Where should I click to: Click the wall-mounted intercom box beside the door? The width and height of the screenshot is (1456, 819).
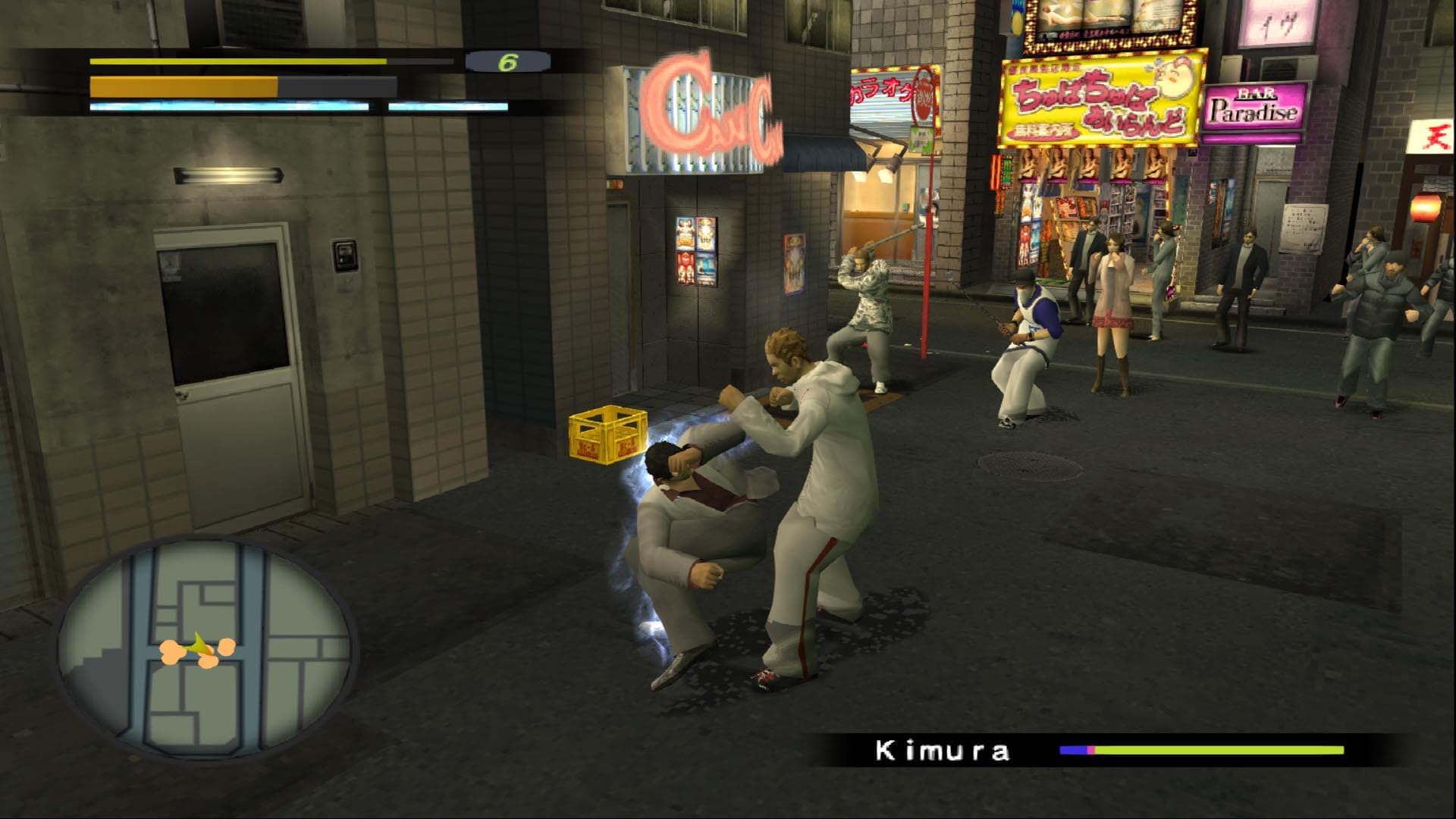click(x=345, y=253)
